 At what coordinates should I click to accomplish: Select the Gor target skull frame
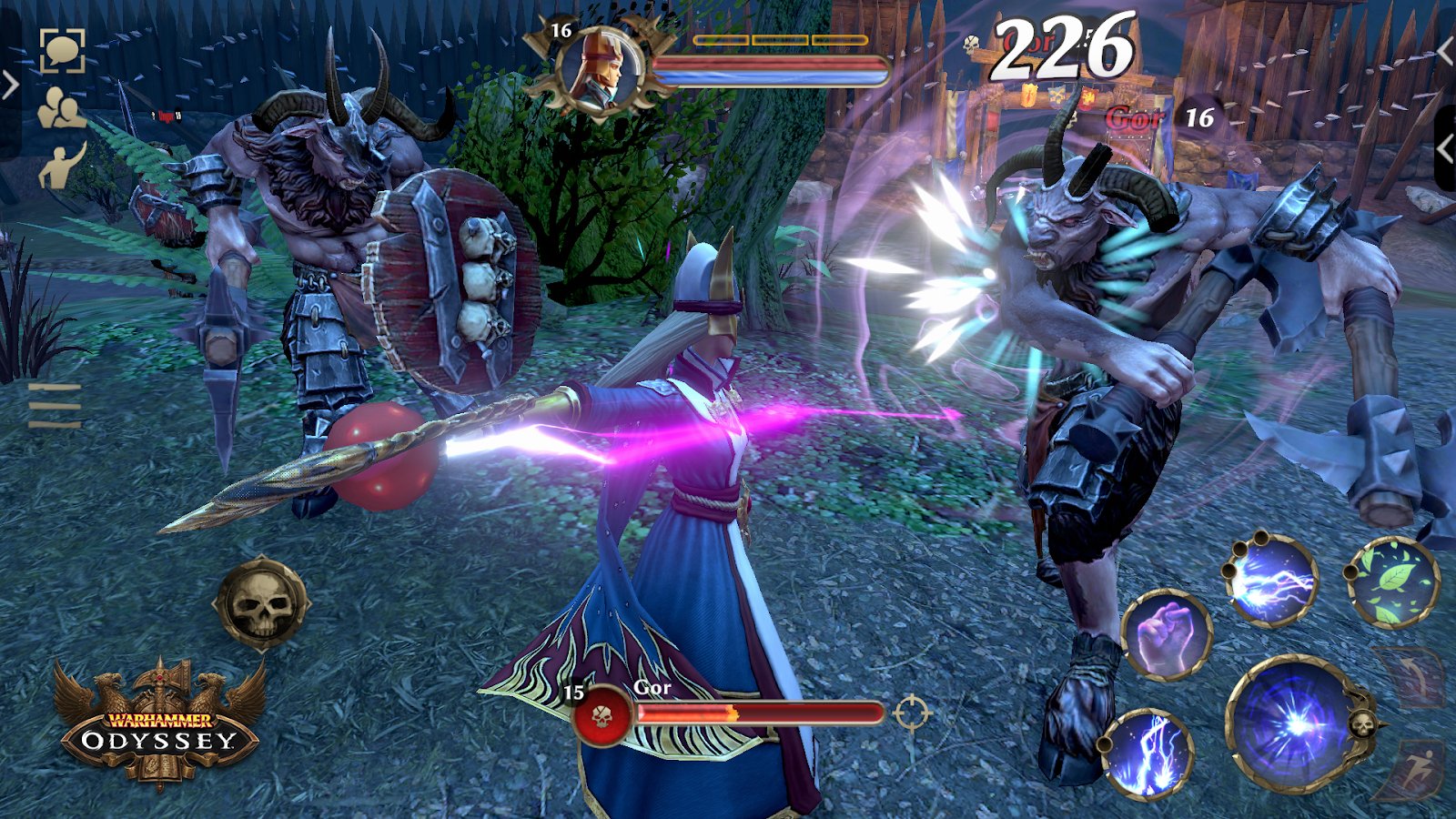(x=602, y=715)
